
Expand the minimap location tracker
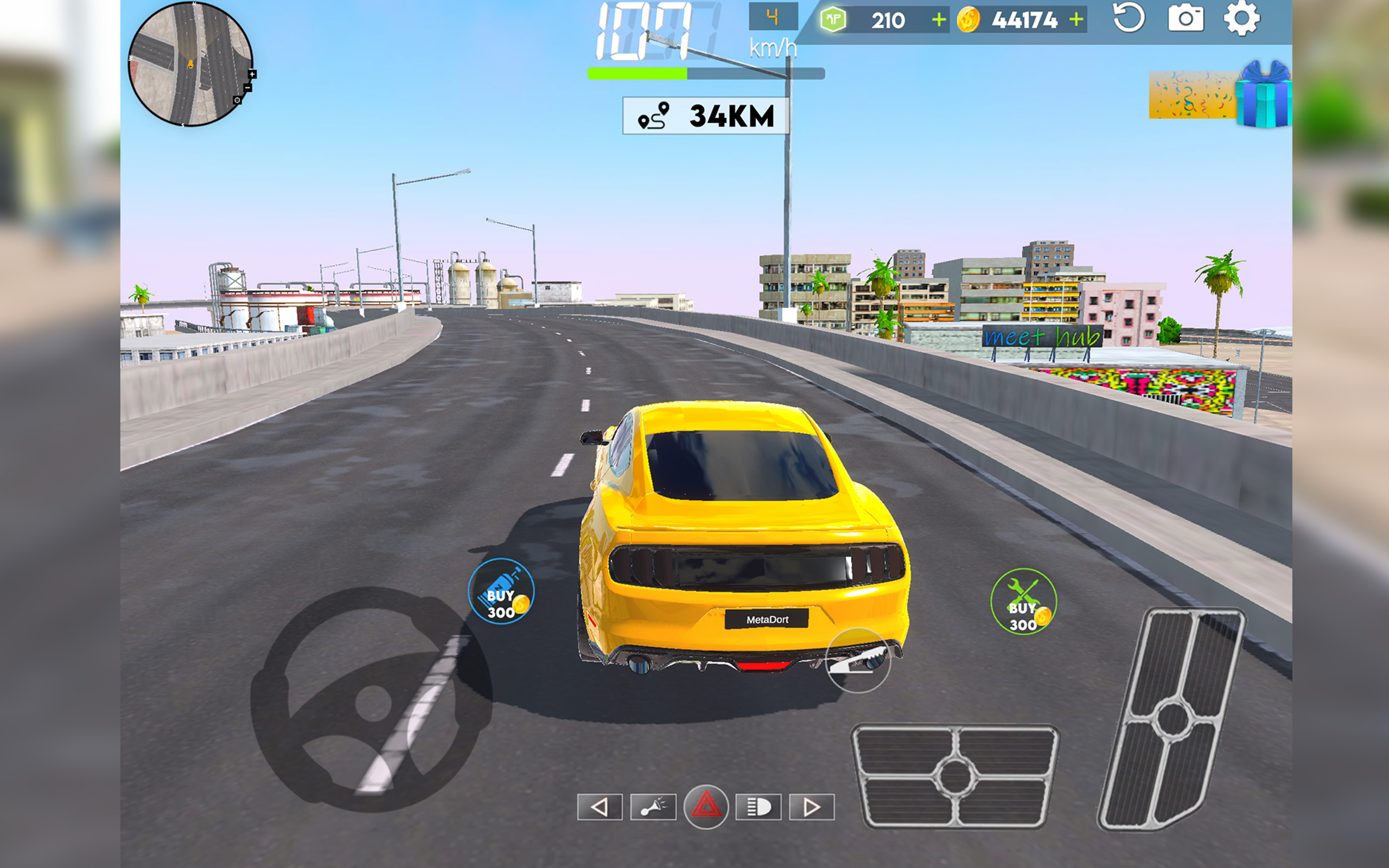pyautogui.click(x=237, y=100)
